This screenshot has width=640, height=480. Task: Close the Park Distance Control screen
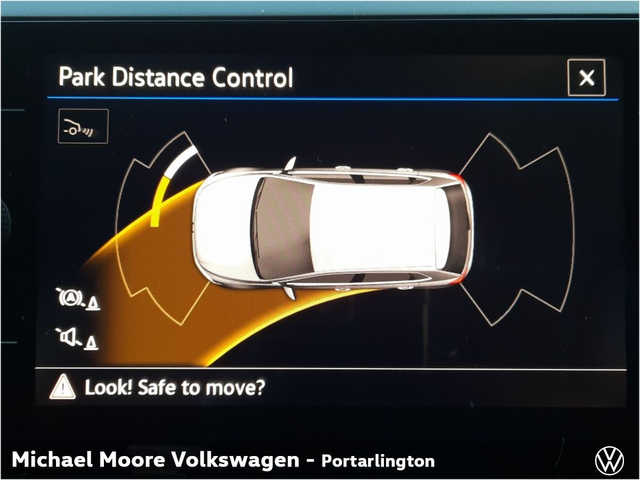(586, 77)
